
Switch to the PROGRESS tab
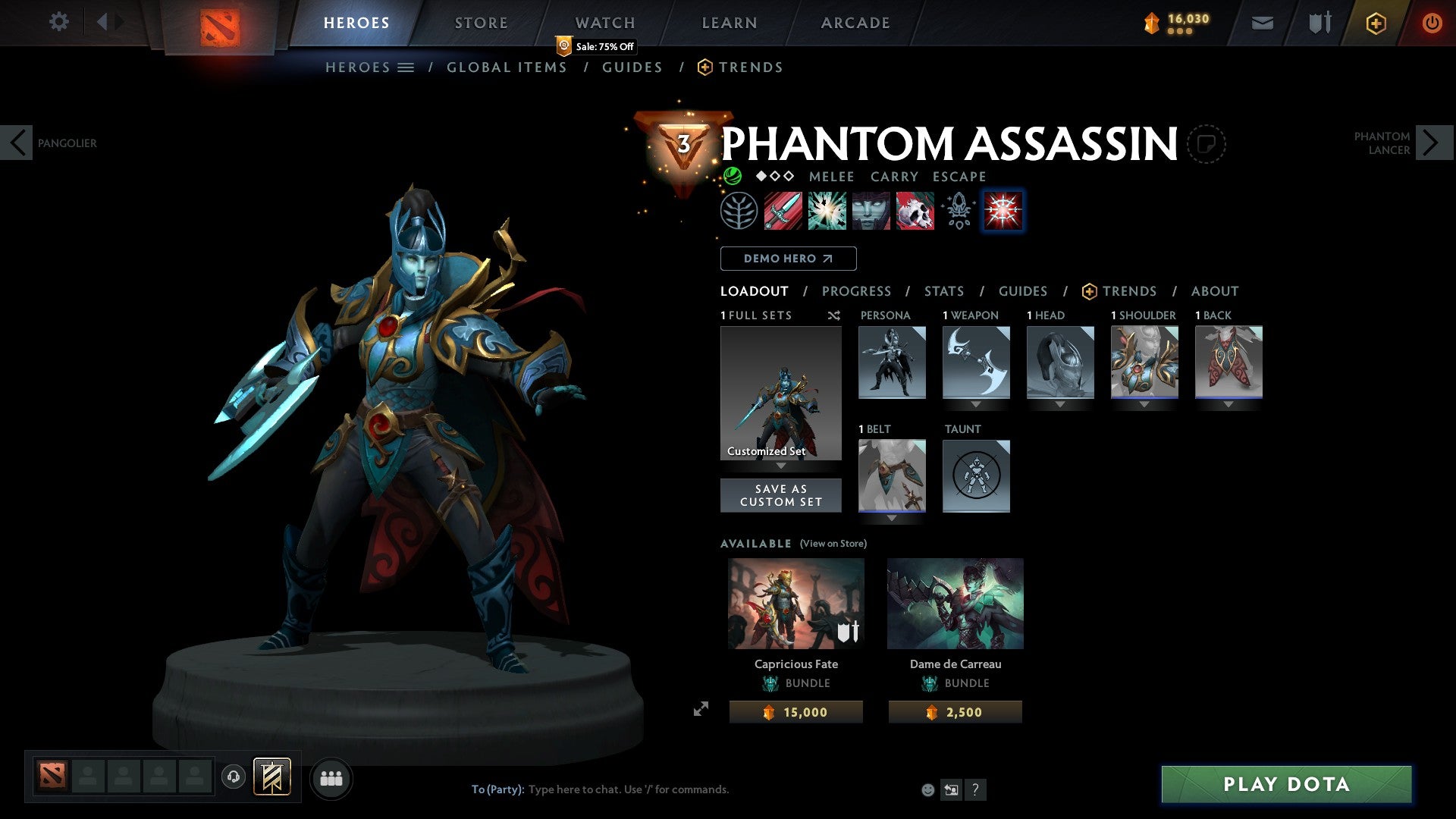pos(857,291)
